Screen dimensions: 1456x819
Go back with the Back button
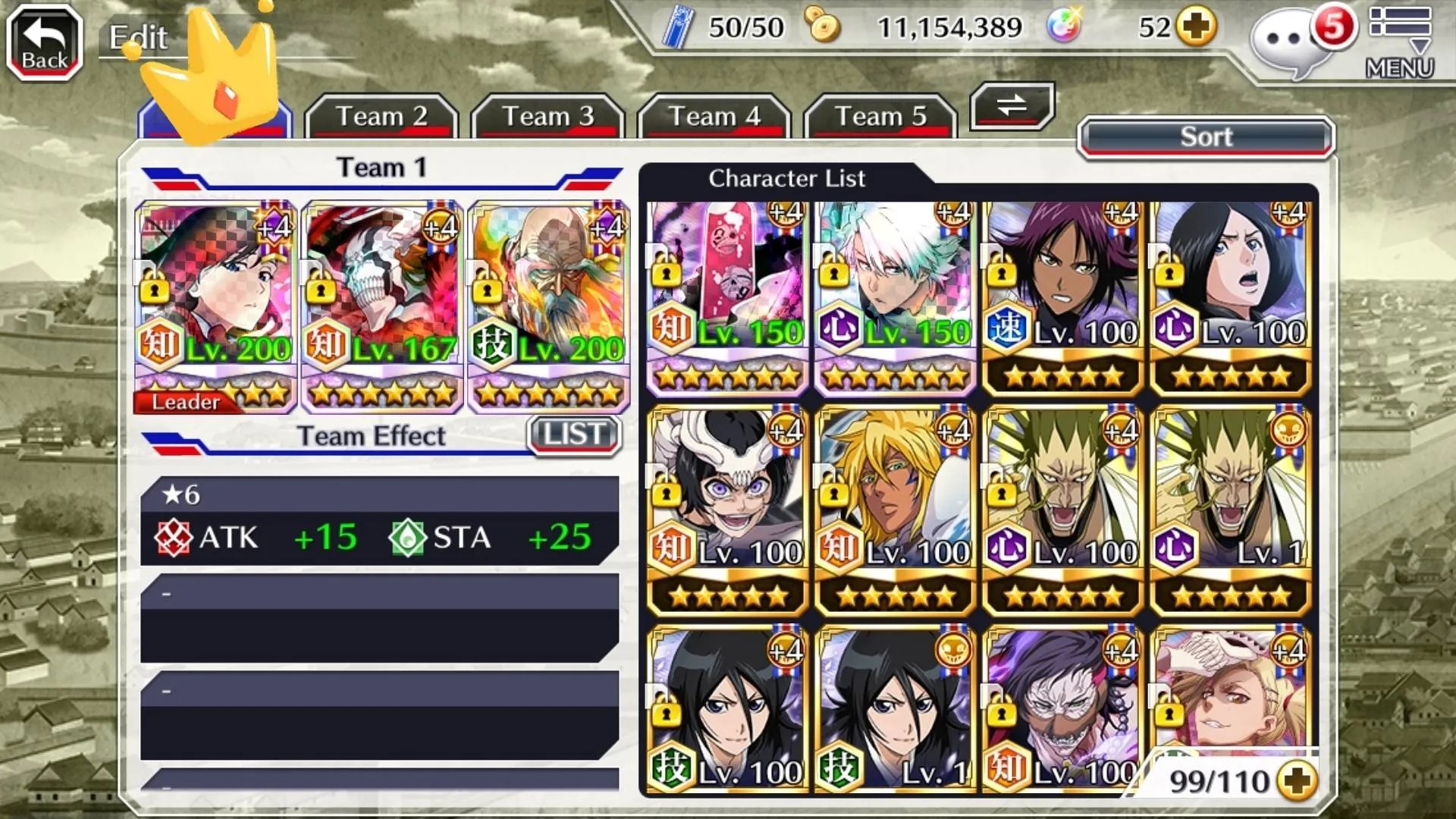pos(44,42)
